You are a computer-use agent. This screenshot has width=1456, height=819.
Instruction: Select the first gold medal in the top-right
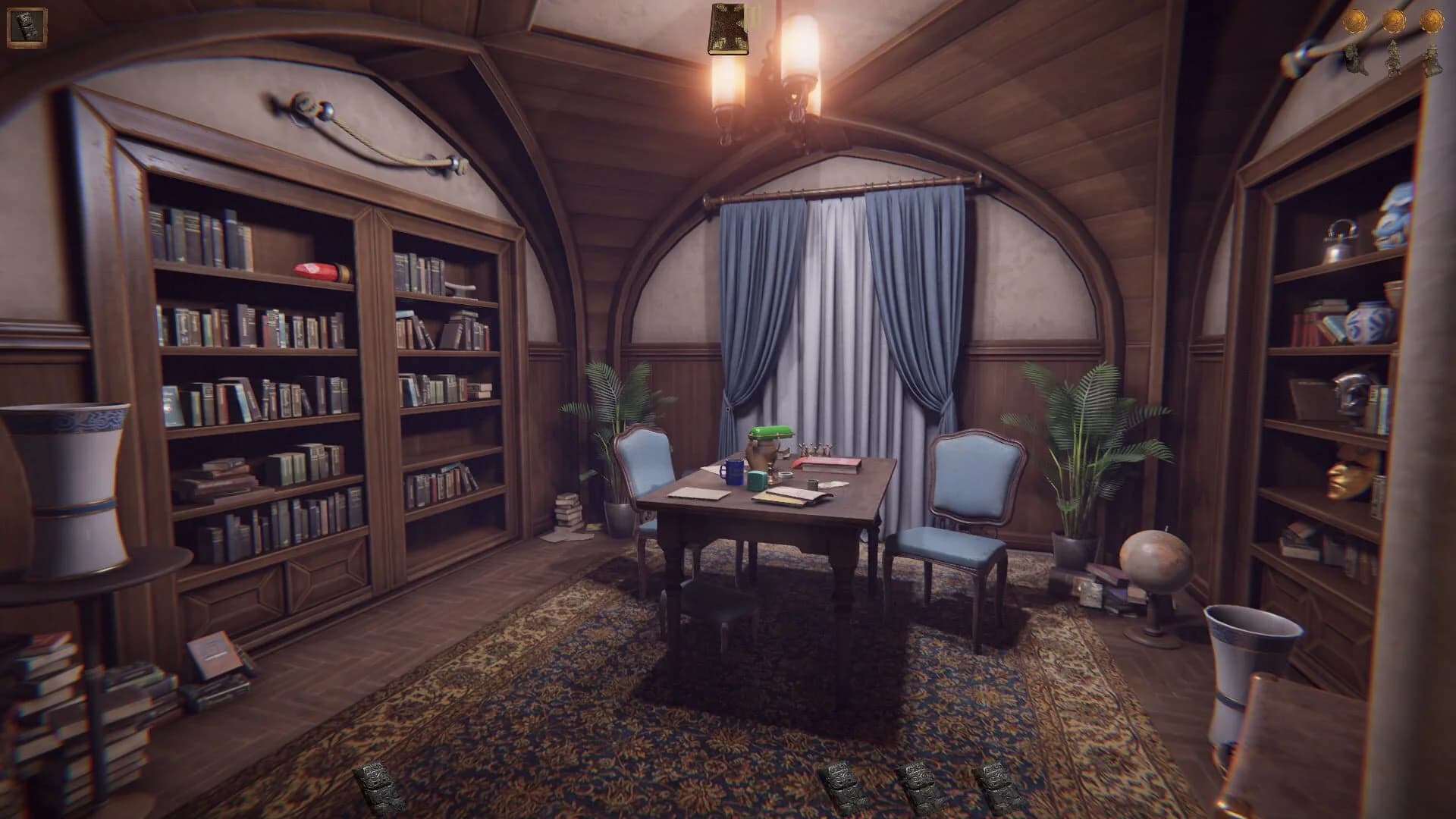(x=1354, y=21)
